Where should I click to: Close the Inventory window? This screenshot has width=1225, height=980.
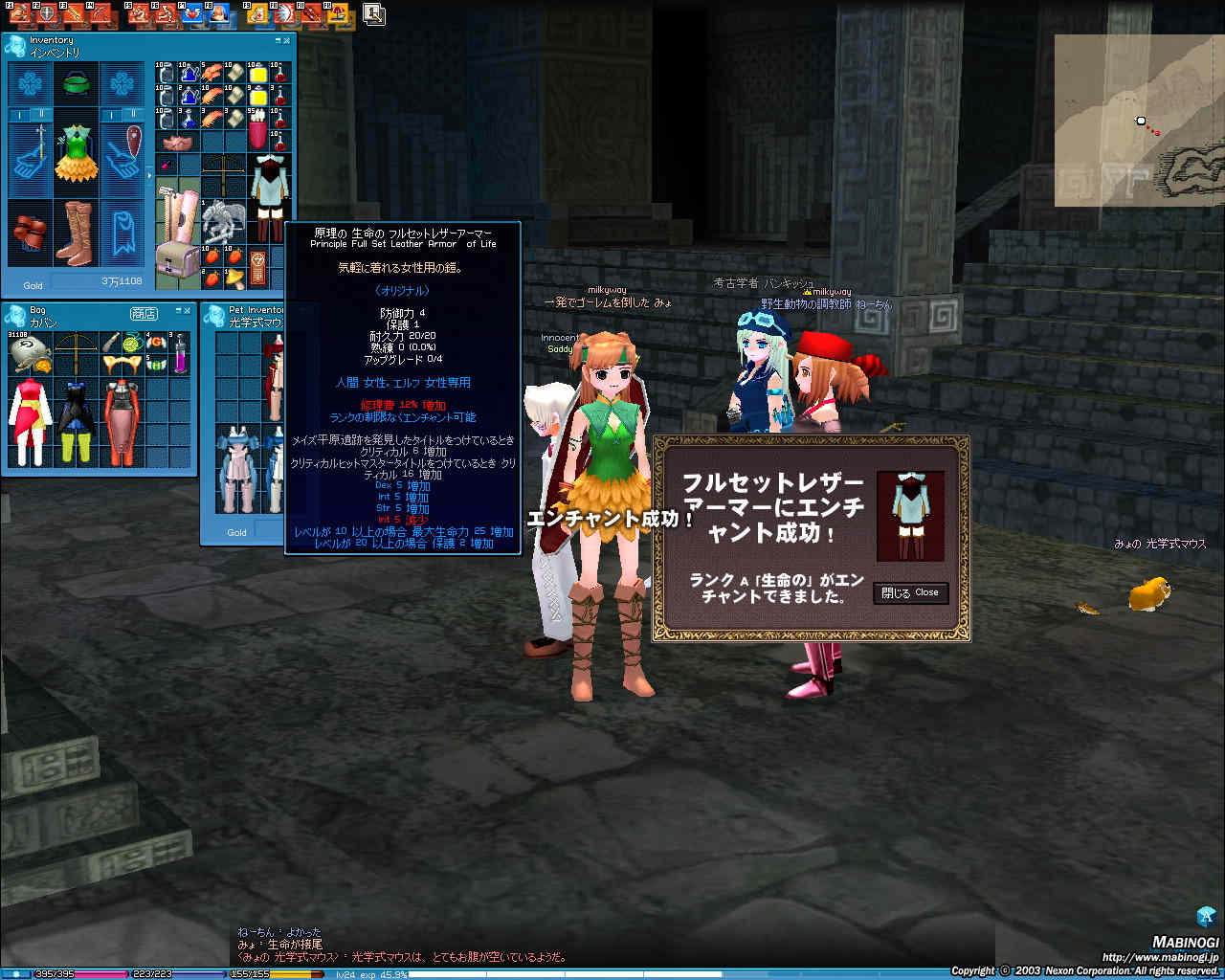coord(288,40)
